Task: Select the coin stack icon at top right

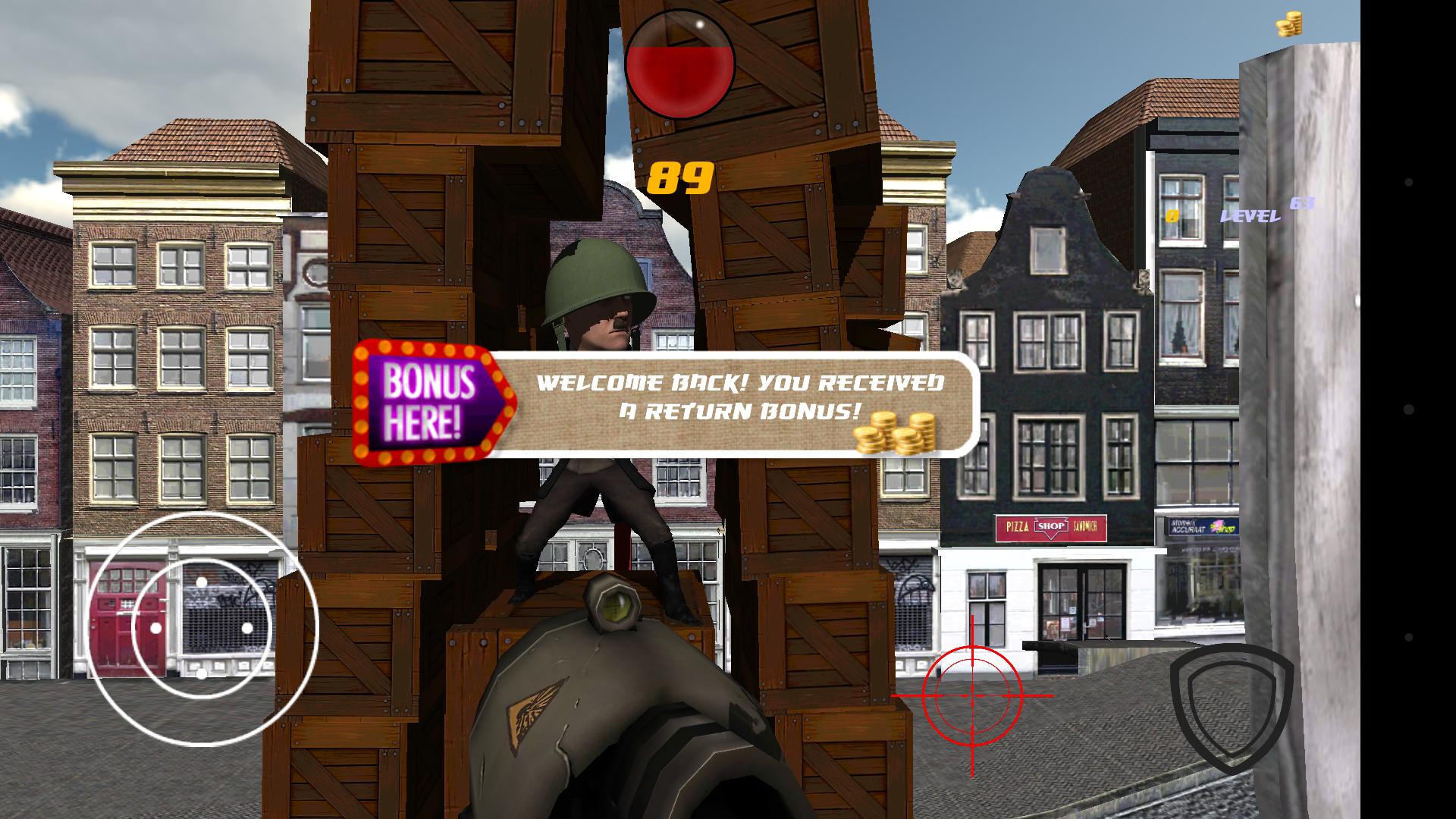Action: (1289, 25)
